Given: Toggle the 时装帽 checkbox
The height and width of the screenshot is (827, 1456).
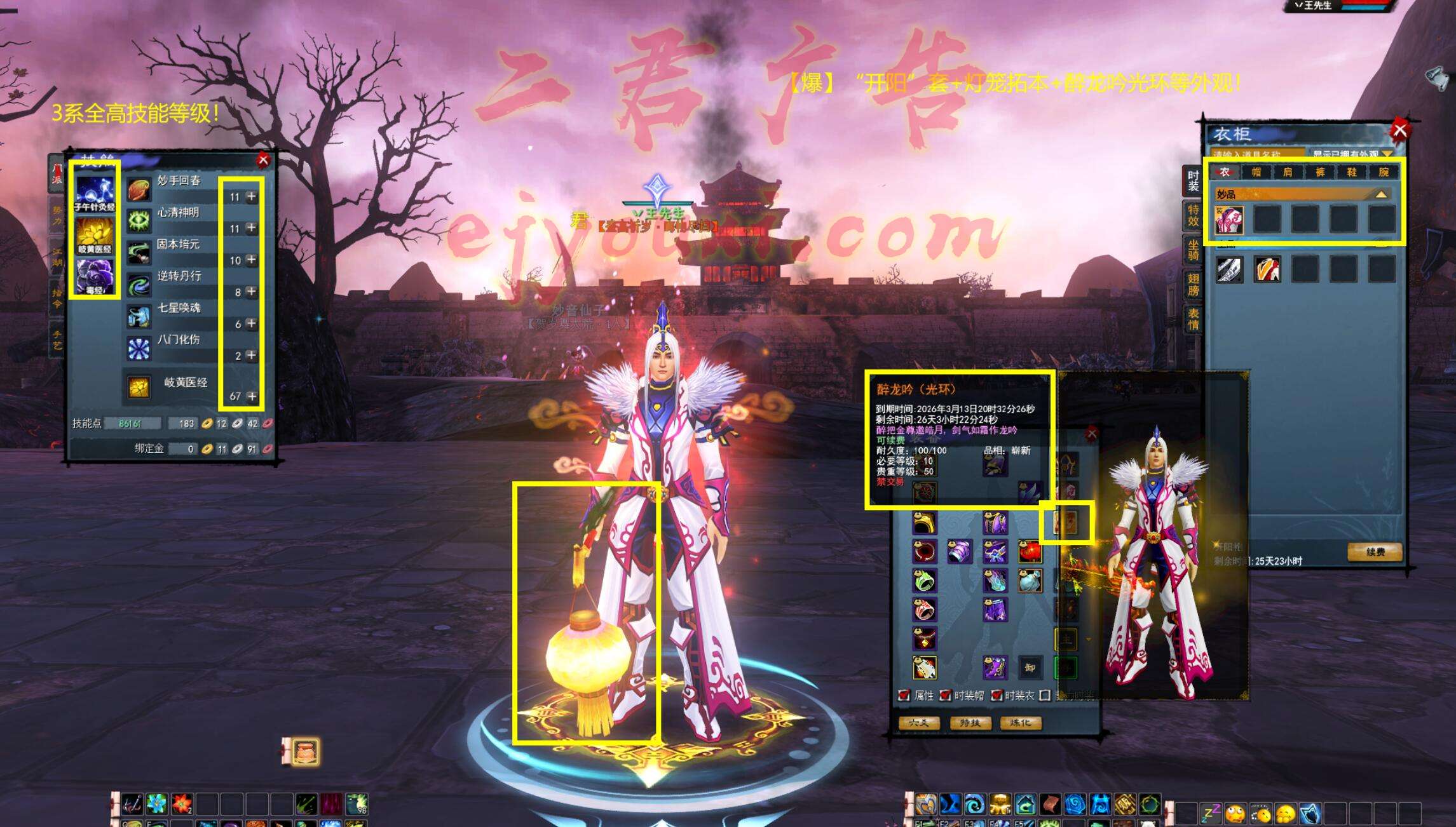Looking at the screenshot, I should (x=946, y=696).
